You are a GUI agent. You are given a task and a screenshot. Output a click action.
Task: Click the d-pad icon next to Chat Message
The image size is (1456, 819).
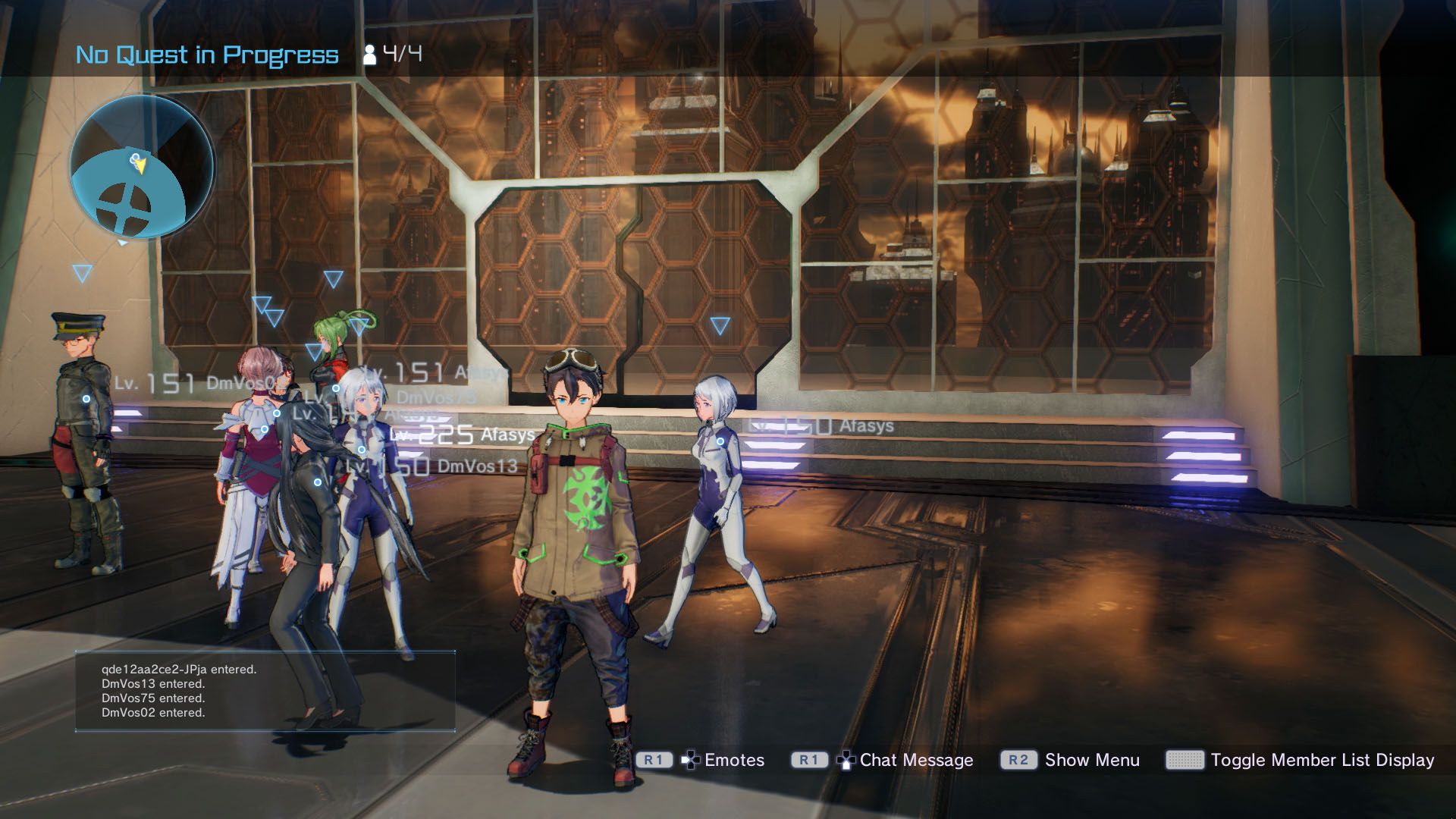click(845, 760)
